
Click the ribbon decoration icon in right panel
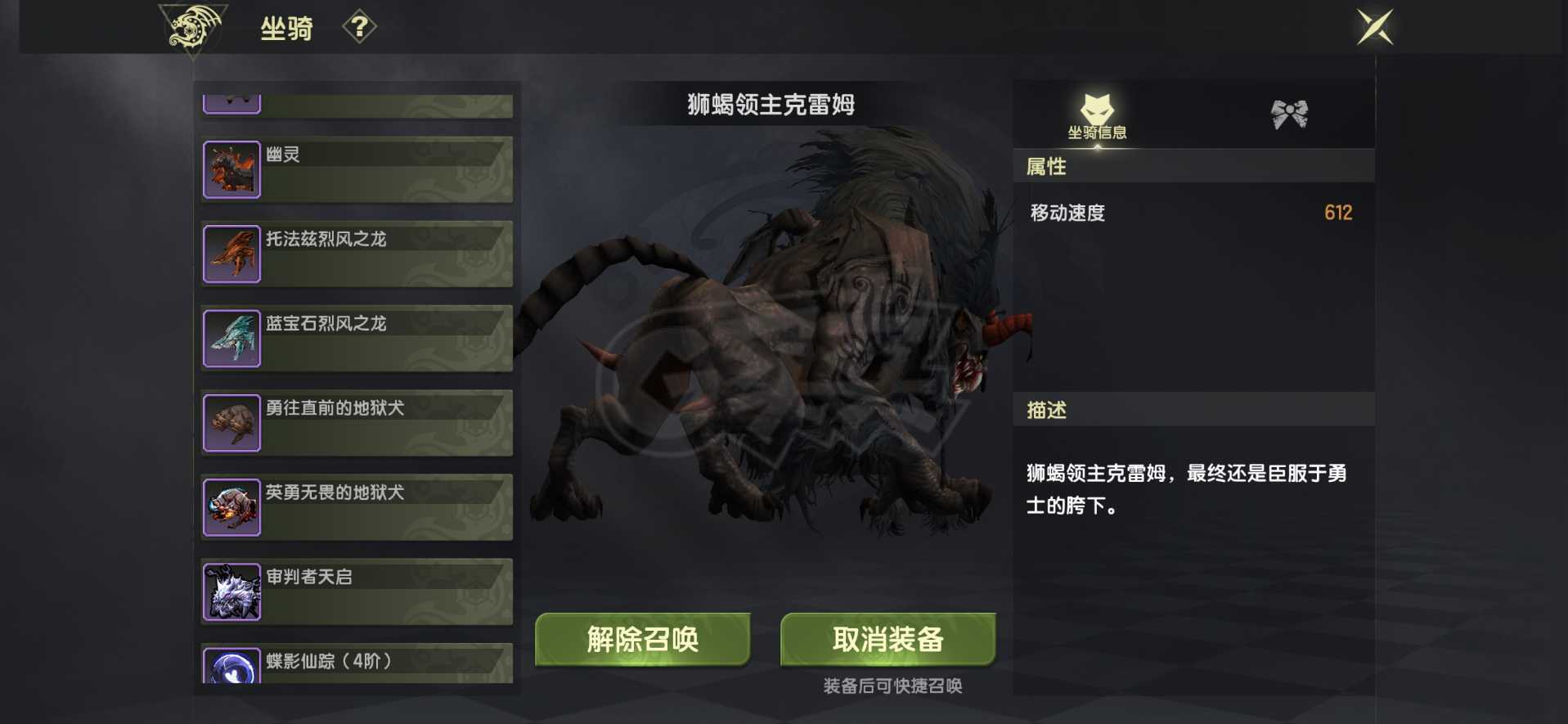tap(1287, 113)
